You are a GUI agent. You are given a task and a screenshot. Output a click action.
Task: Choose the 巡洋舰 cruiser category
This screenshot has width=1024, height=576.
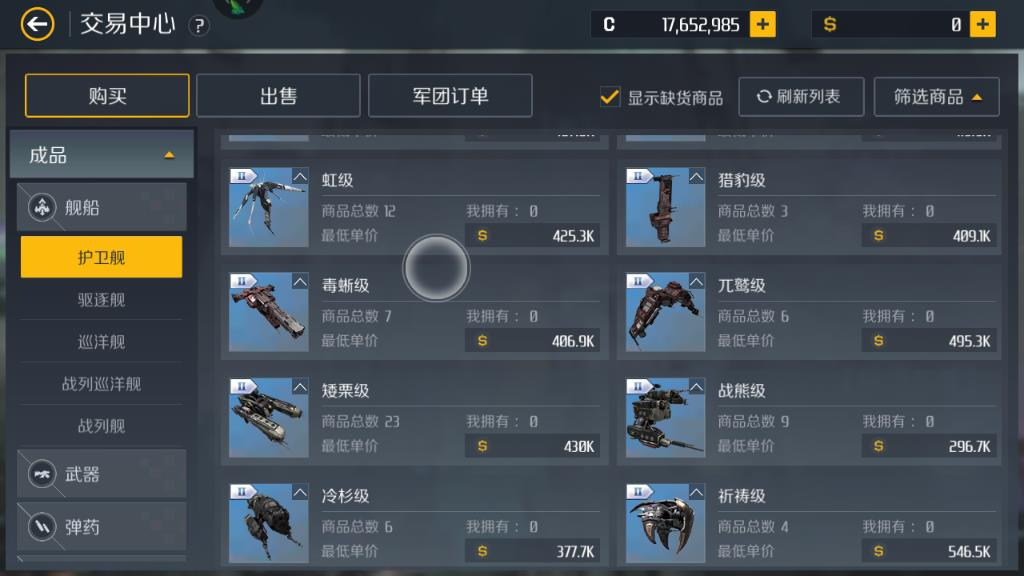click(101, 342)
